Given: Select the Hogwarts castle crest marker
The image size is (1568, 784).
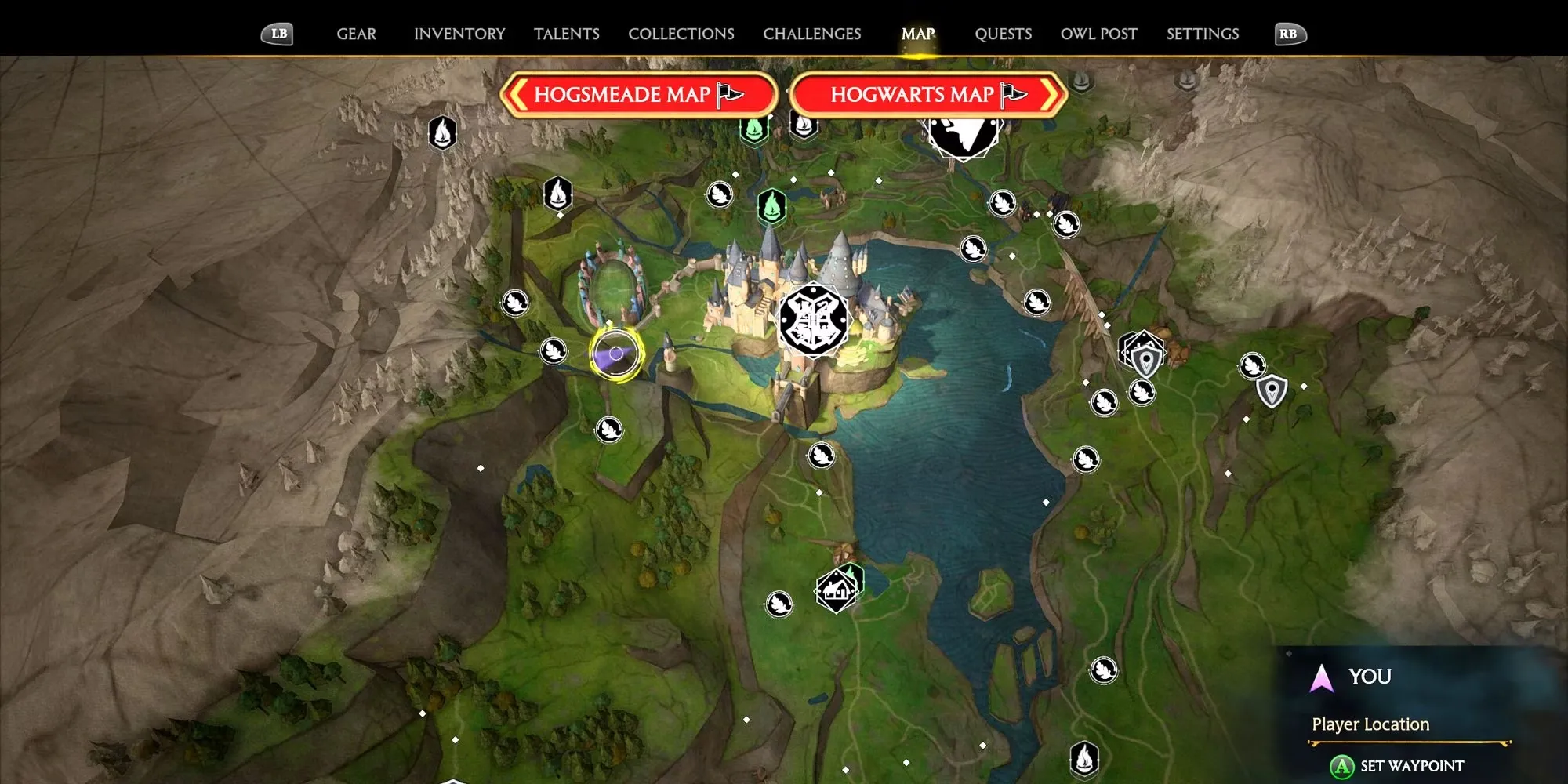Looking at the screenshot, I should pyautogui.click(x=813, y=321).
